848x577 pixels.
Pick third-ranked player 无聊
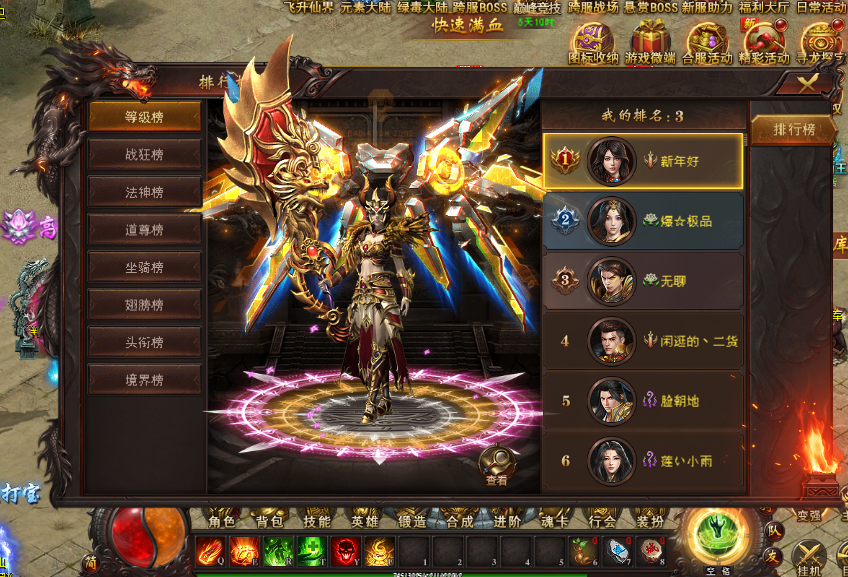(x=643, y=281)
